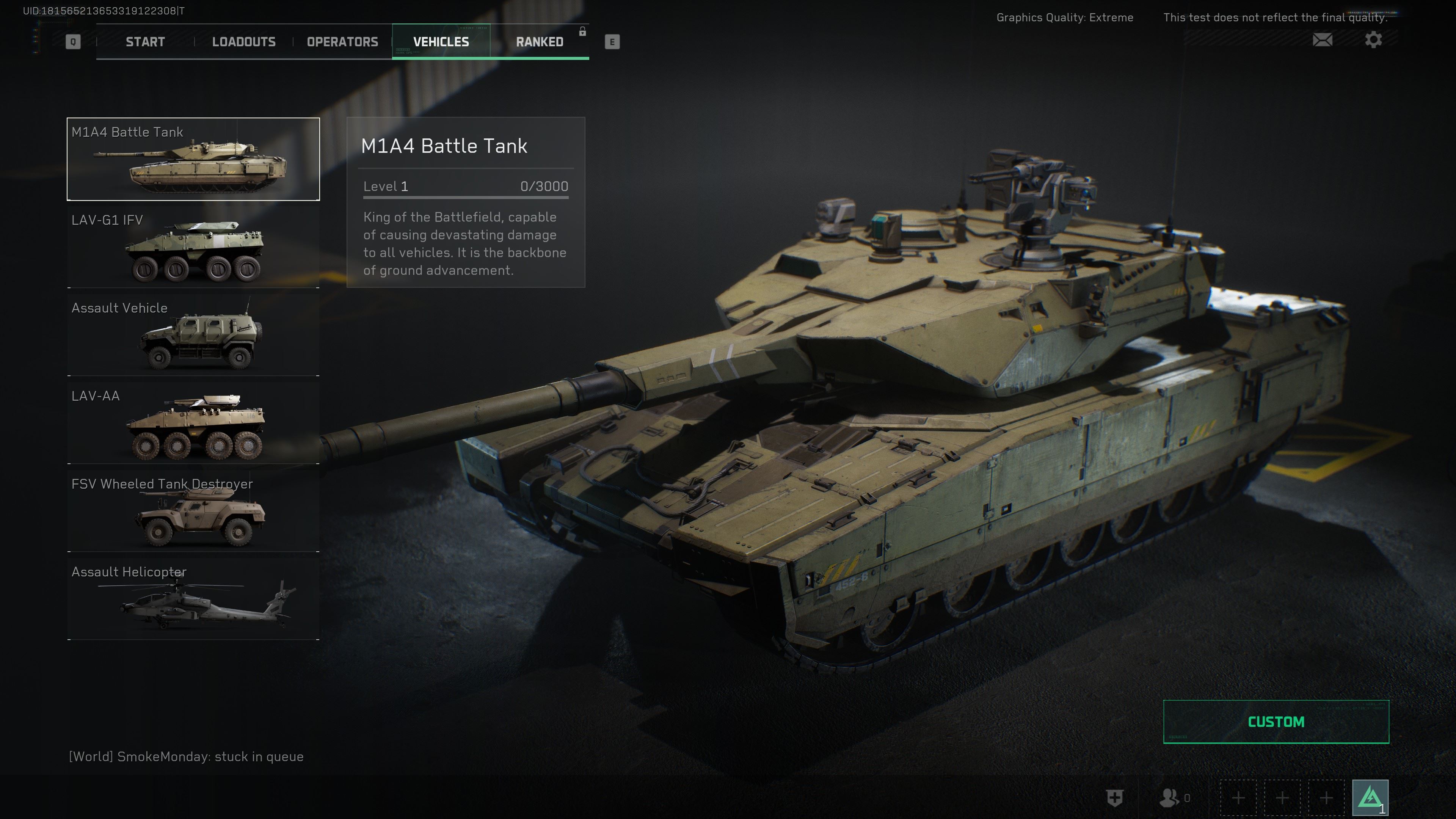Select the LAV-AA vehicle tile
This screenshot has width=1456, height=819.
193,424
